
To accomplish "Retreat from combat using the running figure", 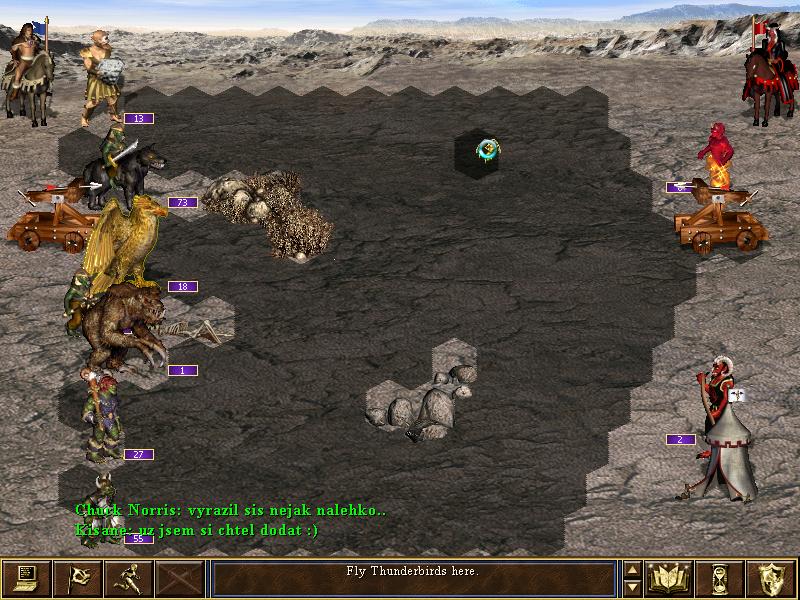I will click(130, 578).
